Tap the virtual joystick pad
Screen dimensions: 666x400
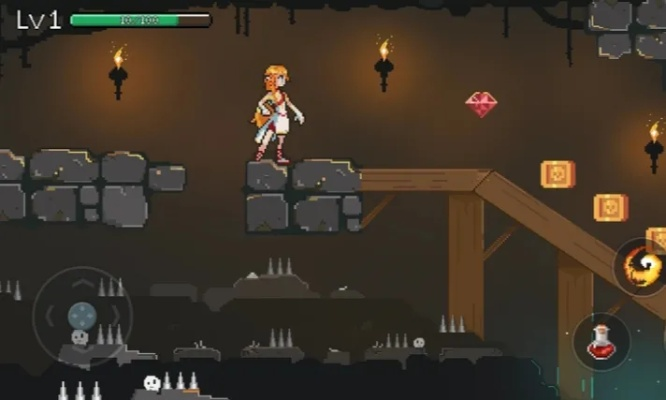(82, 317)
